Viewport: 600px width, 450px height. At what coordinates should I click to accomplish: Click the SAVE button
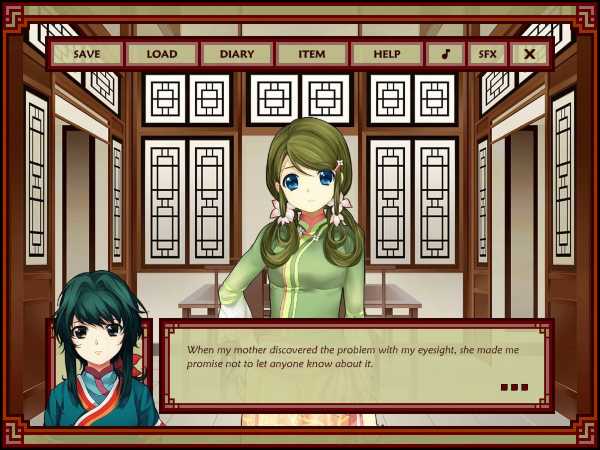[x=87, y=54]
